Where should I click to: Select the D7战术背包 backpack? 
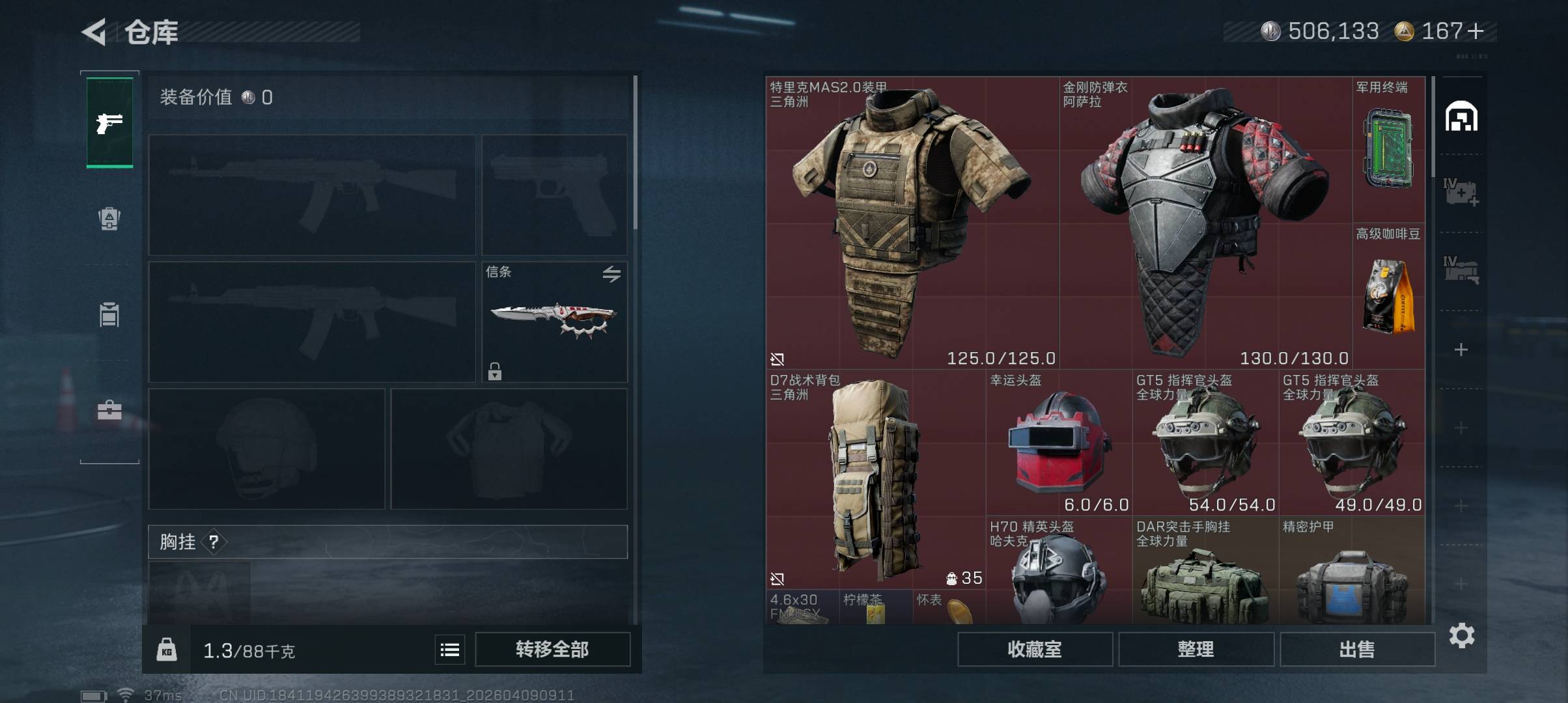pyautogui.click(x=875, y=478)
